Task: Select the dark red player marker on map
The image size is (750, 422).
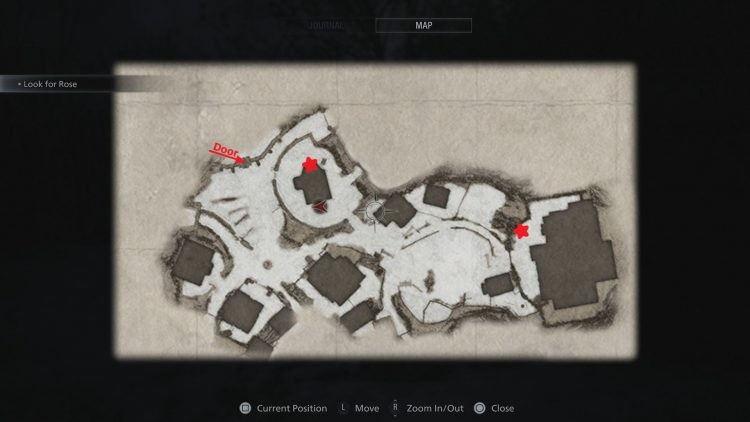Action: (320, 207)
